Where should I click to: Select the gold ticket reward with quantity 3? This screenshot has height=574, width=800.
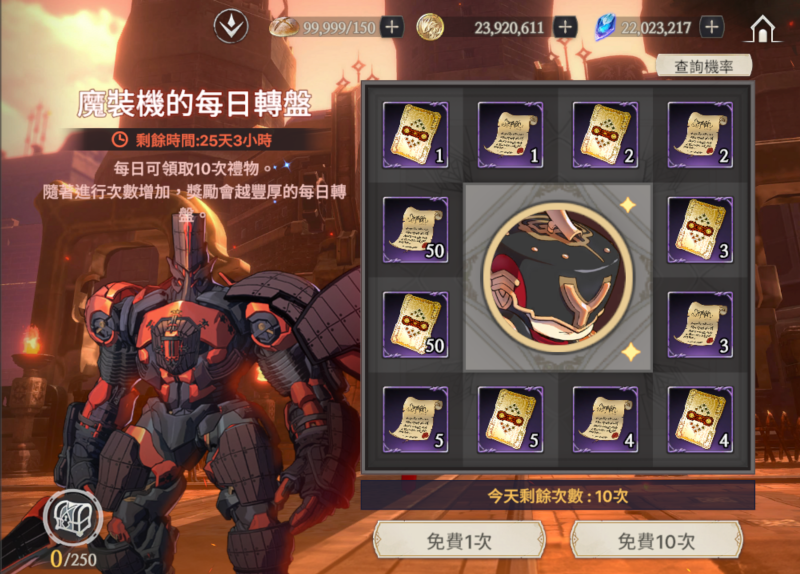coord(700,230)
